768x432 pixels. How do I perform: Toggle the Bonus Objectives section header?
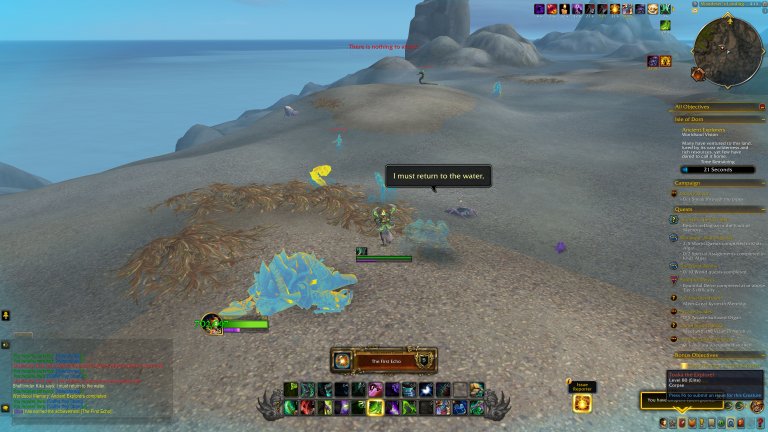coord(700,355)
